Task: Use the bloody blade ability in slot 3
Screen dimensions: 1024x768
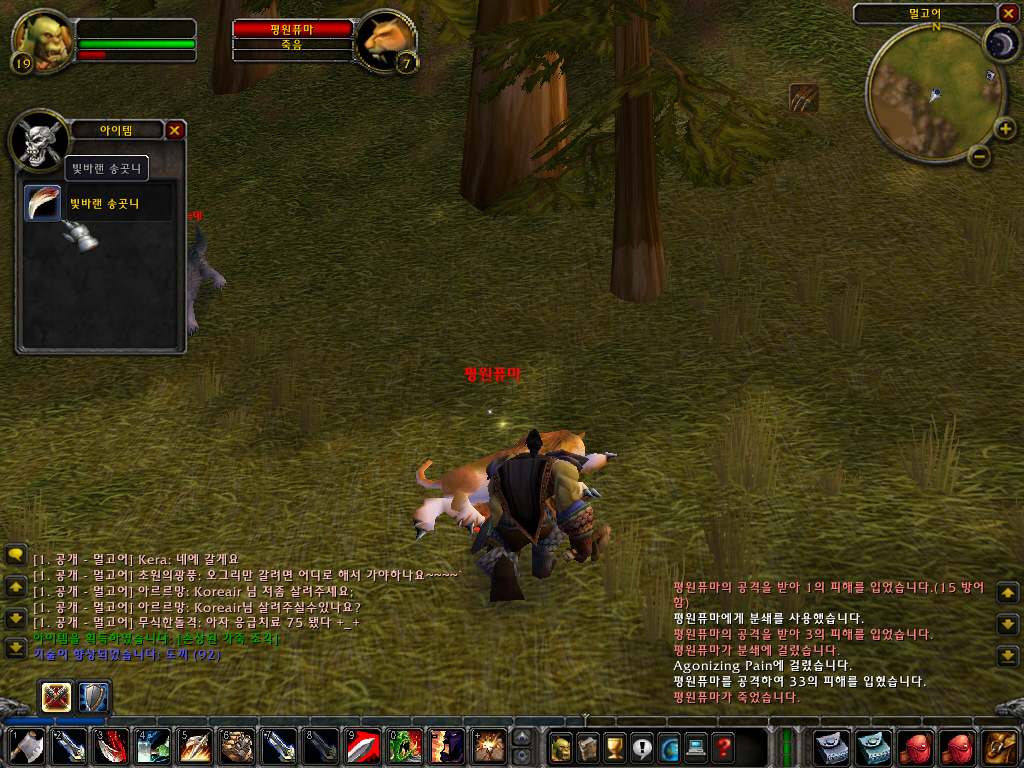Action: coord(110,747)
